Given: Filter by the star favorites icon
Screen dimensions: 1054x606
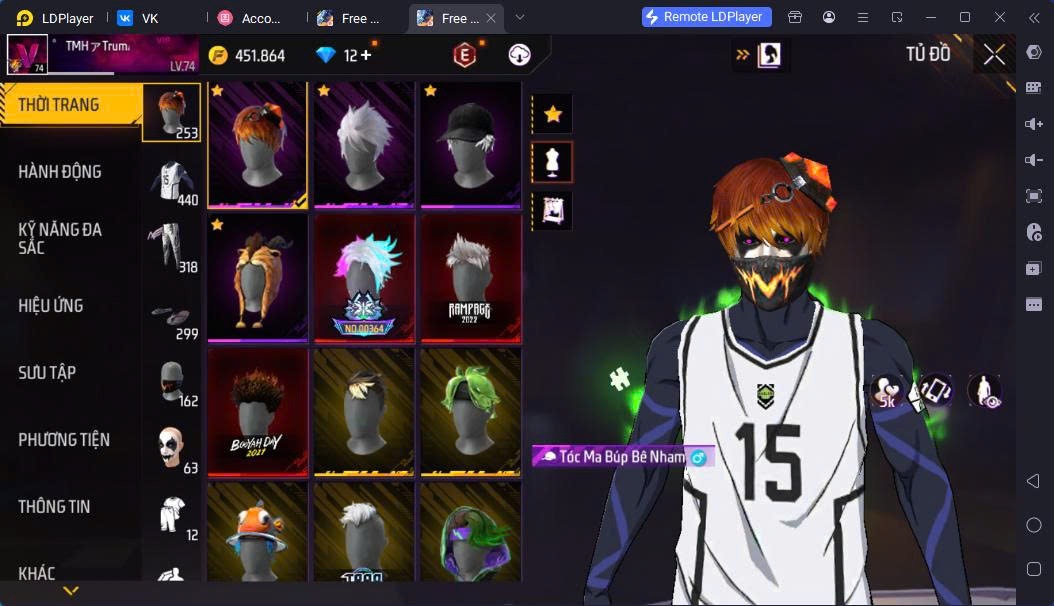Looking at the screenshot, I should (x=552, y=114).
